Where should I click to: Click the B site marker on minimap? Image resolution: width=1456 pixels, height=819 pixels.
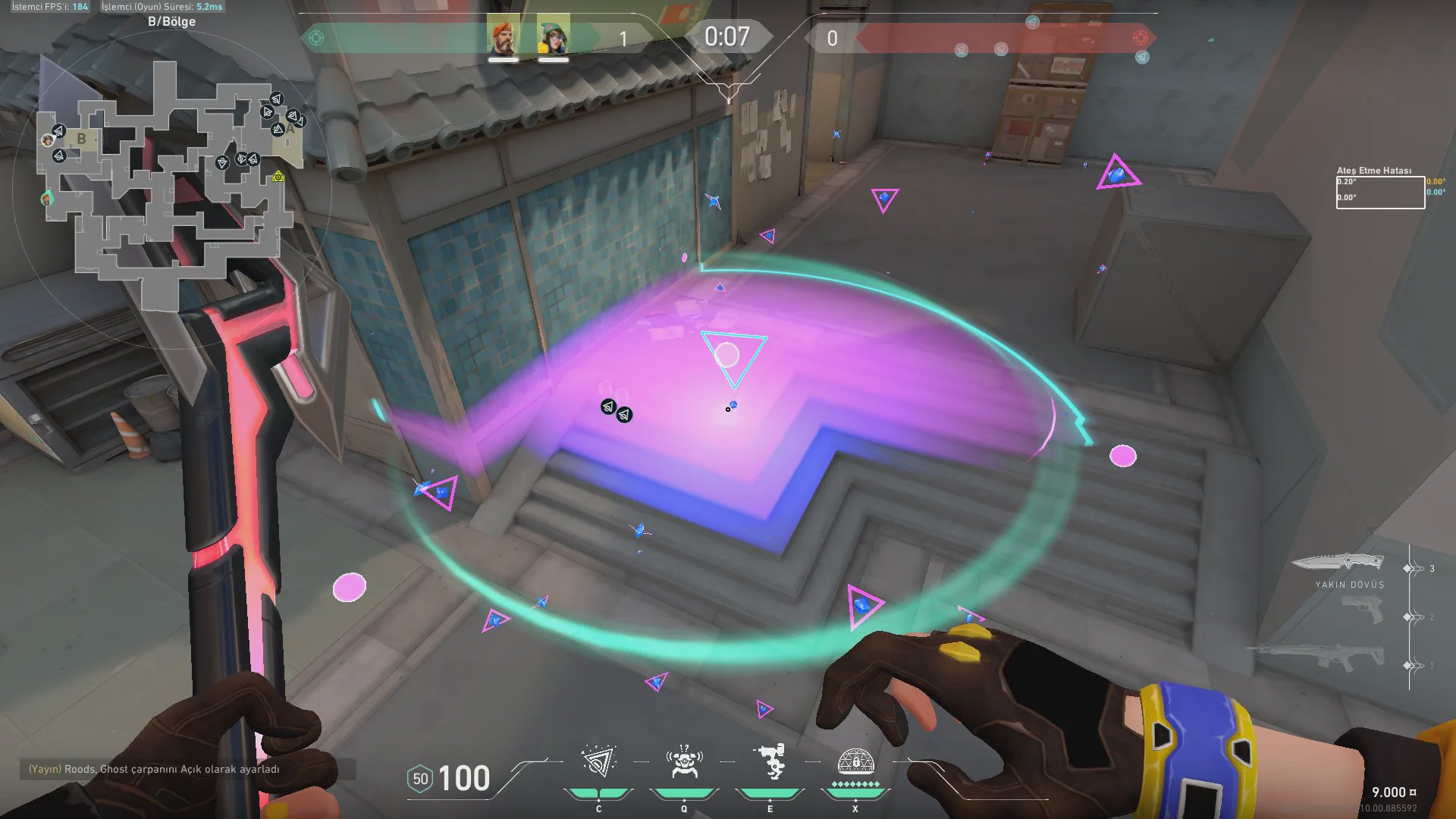tap(81, 139)
